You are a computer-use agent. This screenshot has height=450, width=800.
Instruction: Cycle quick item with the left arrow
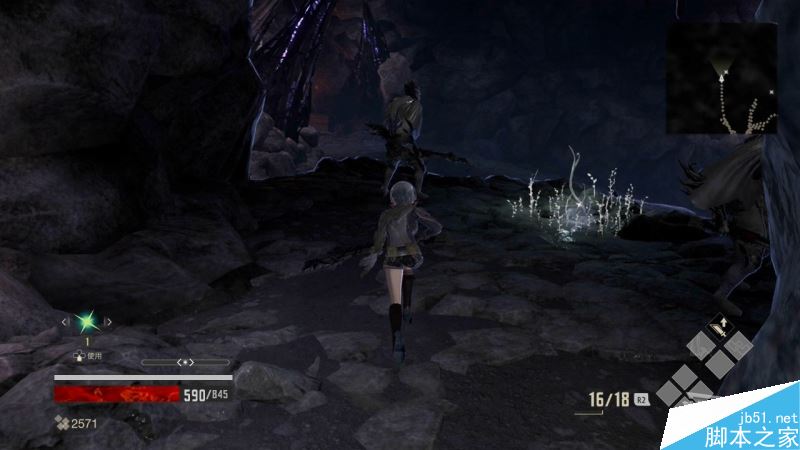(64, 321)
